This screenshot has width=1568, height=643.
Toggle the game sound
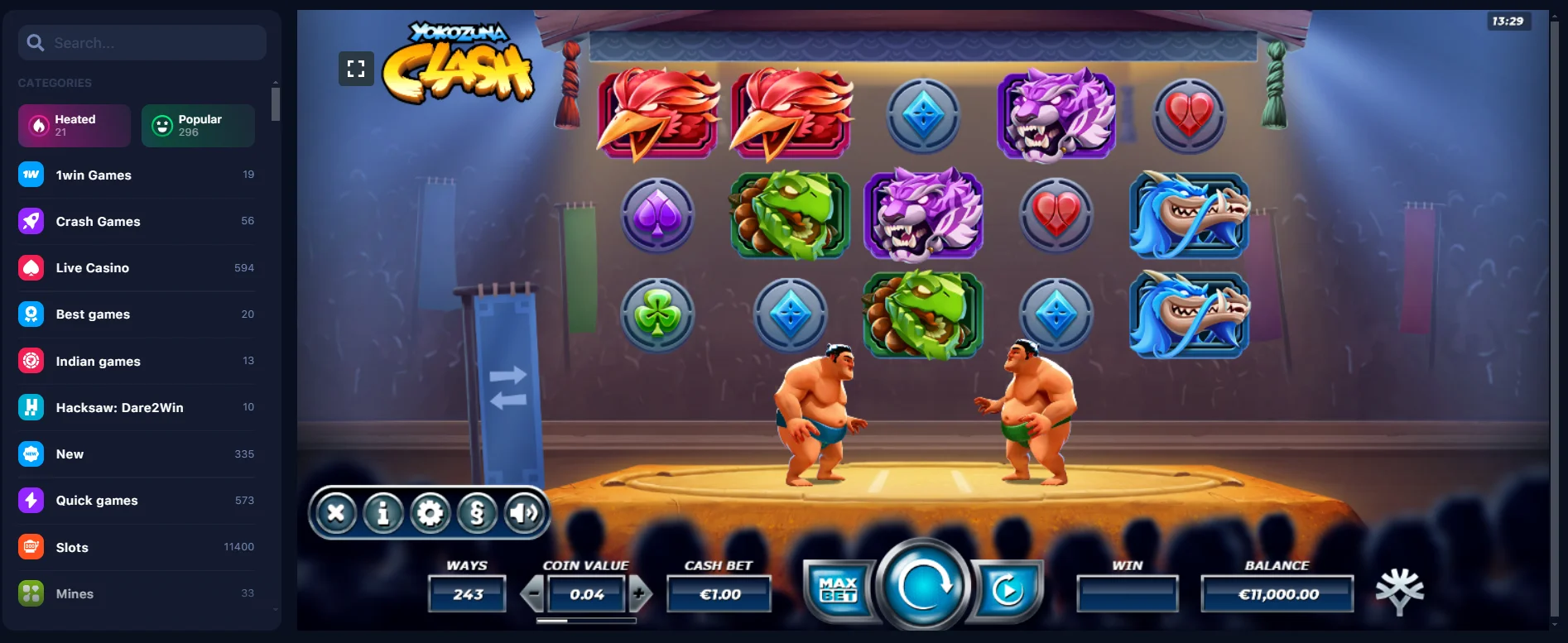point(524,514)
